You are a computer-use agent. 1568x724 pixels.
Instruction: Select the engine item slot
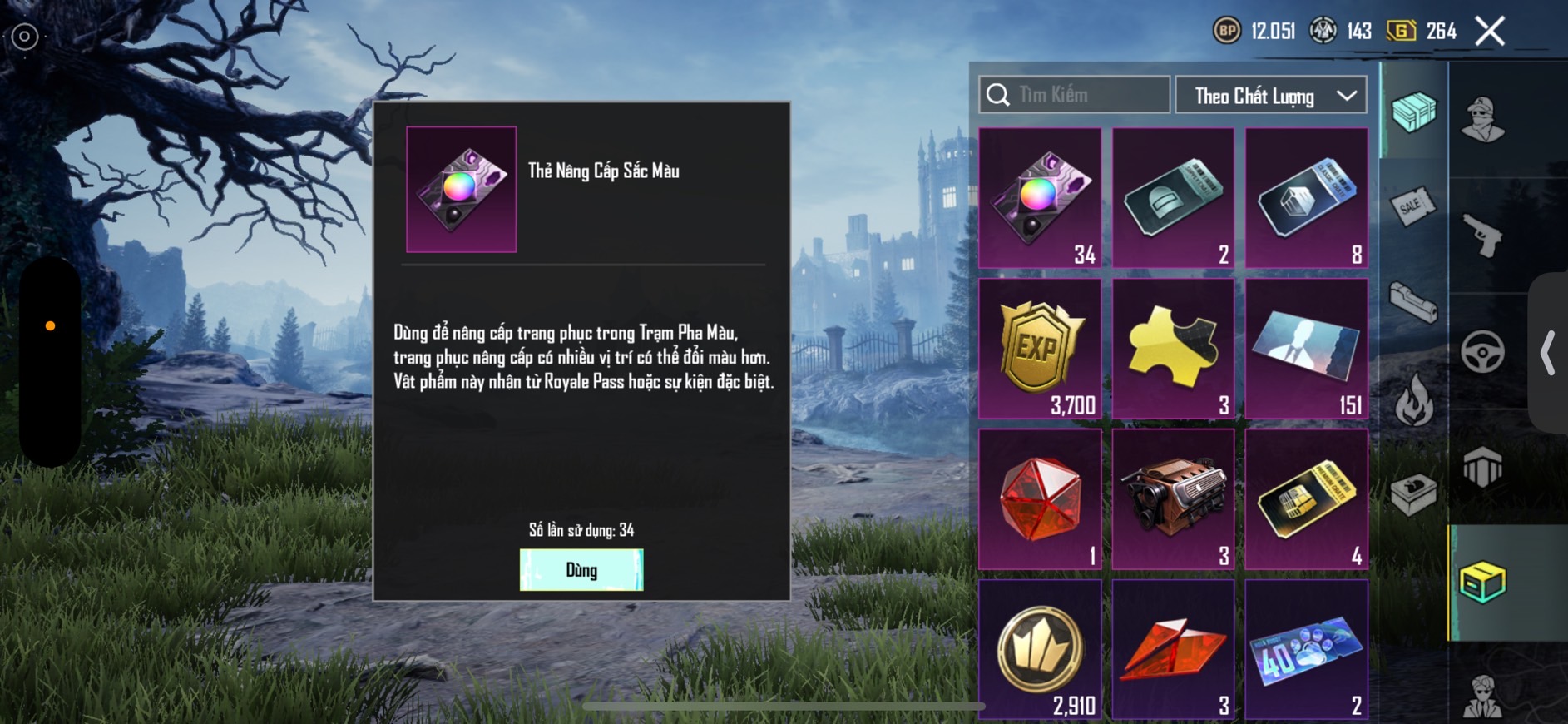click(x=1173, y=499)
